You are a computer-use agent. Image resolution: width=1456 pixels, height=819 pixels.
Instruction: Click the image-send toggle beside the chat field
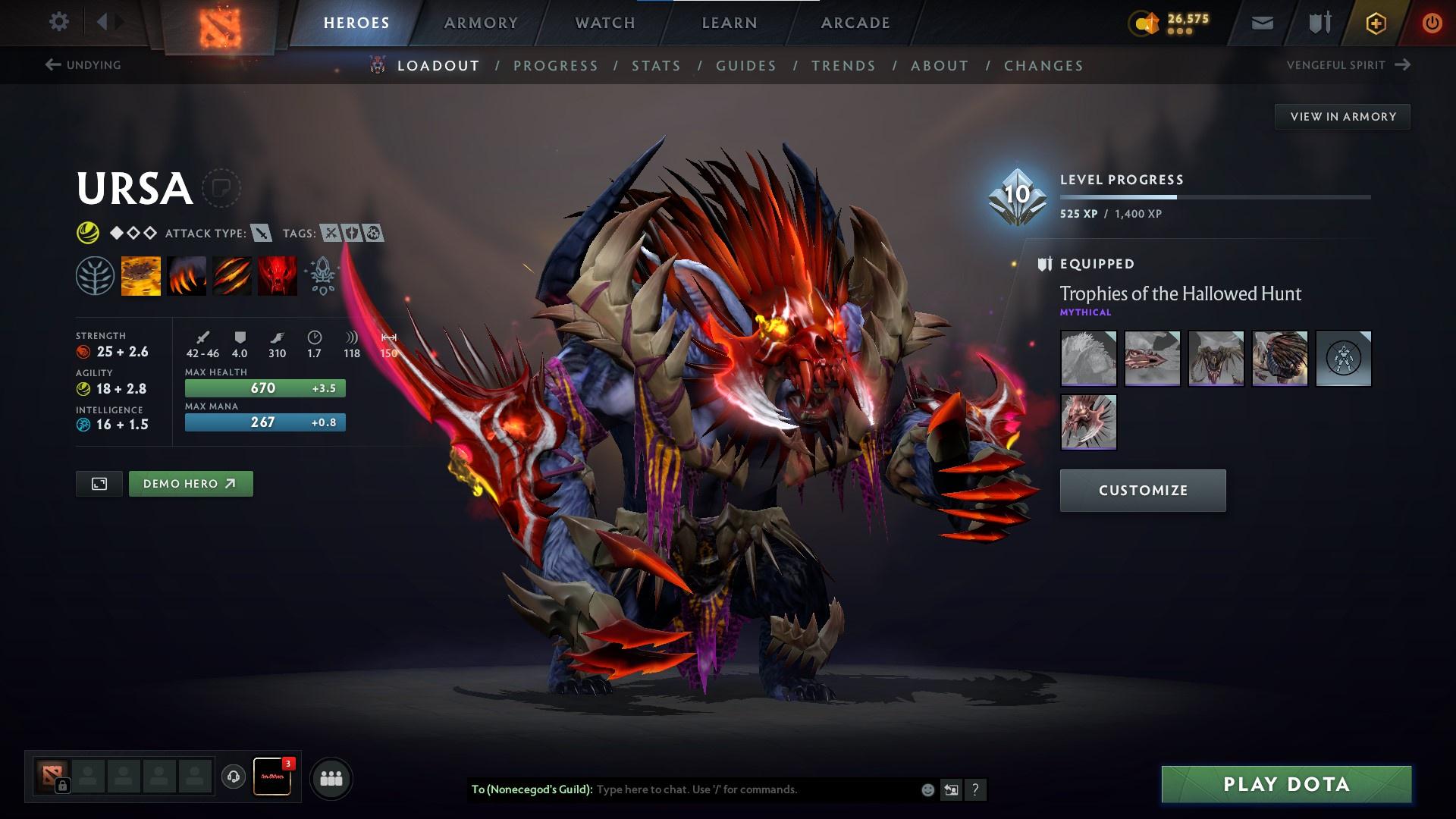tap(951, 789)
